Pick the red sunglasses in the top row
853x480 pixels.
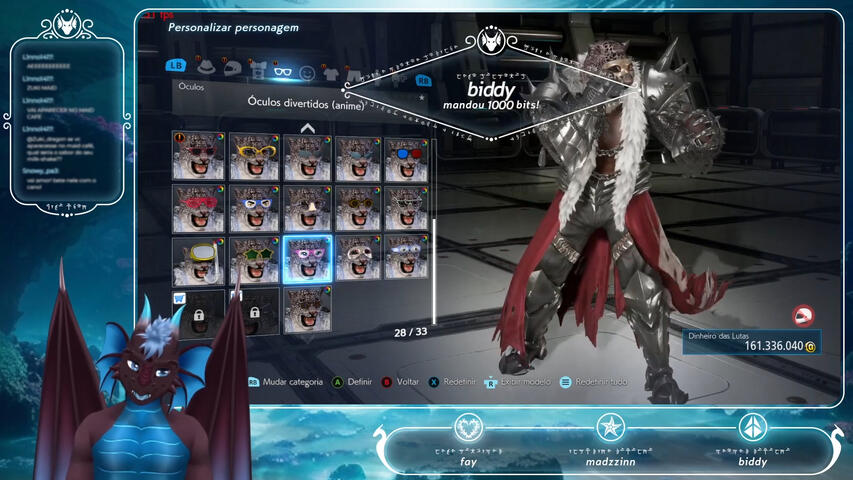(196, 157)
